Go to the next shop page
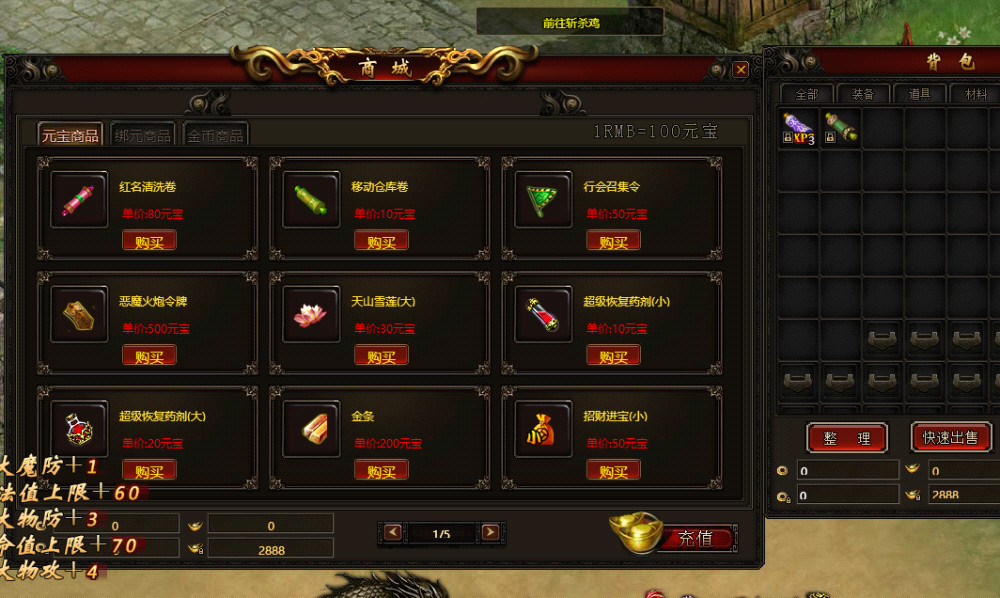 490,533
